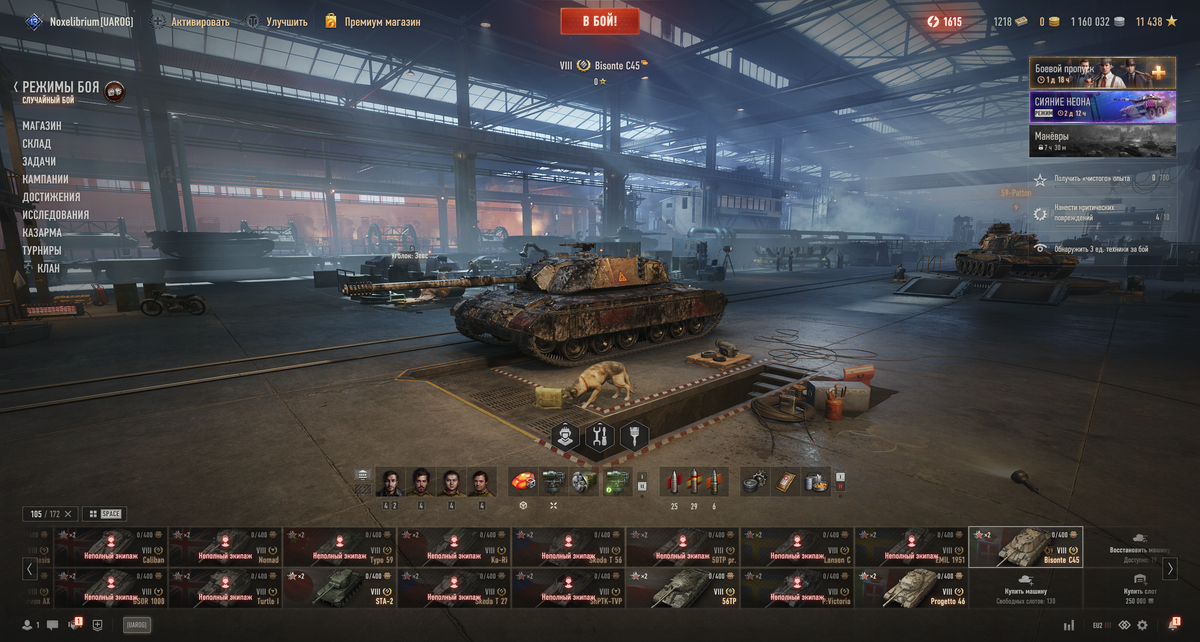Open the wrench and screwdriver maintenance button

tap(600, 436)
